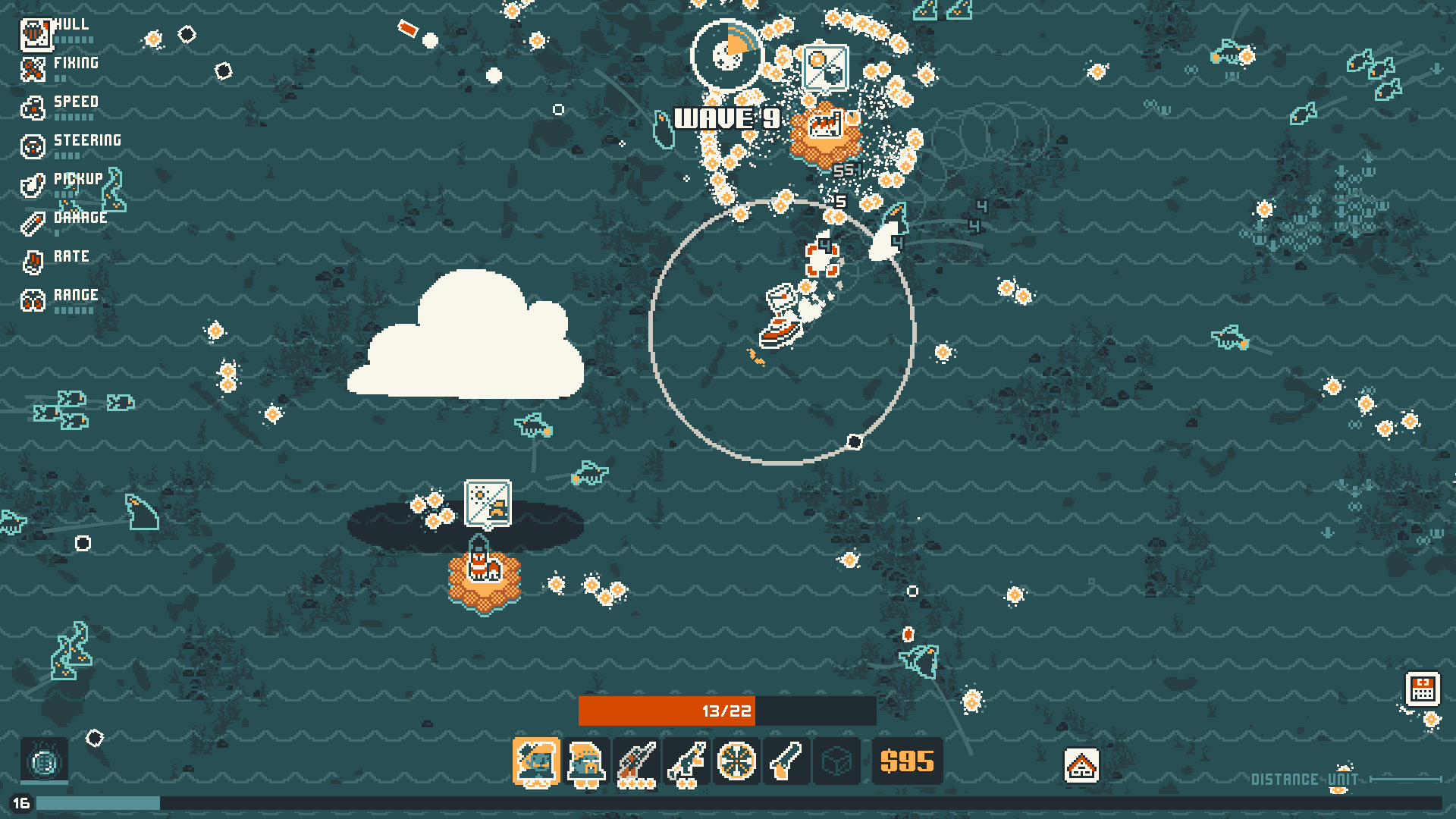Click the ship's wheel icon in the hotbar

coord(735,761)
